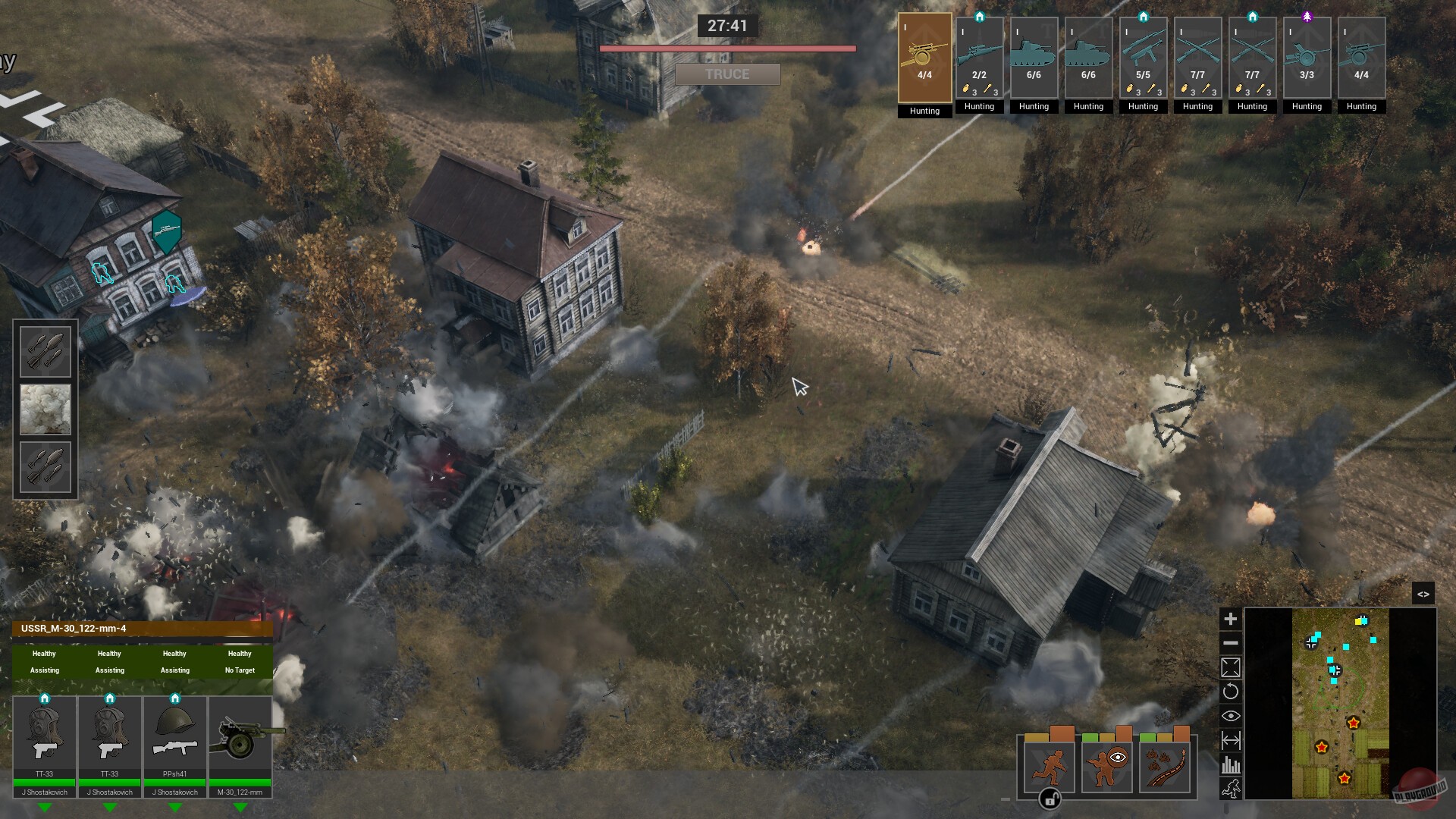Expand the M-30_122-mm gun dropdown arrow
1456x819 pixels.
[x=242, y=808]
